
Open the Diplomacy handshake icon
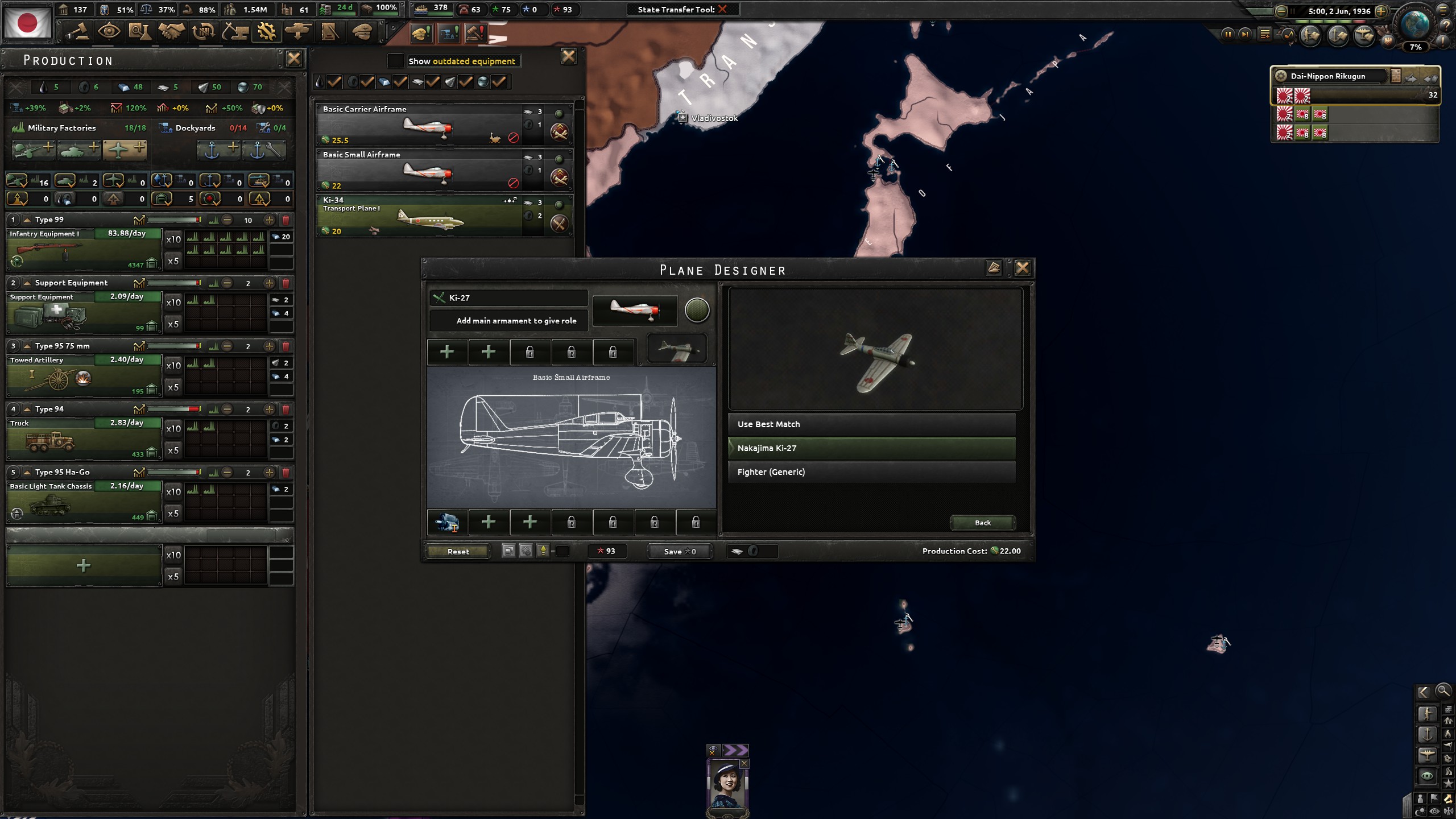coord(171,31)
